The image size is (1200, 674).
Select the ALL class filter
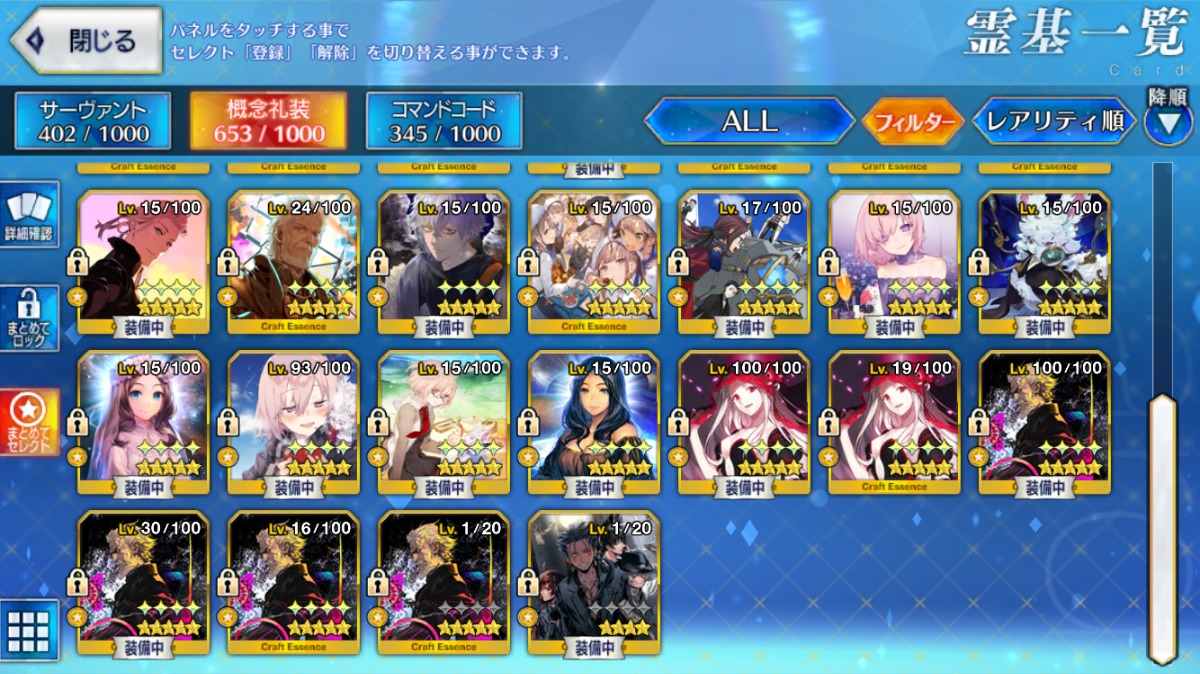click(749, 121)
